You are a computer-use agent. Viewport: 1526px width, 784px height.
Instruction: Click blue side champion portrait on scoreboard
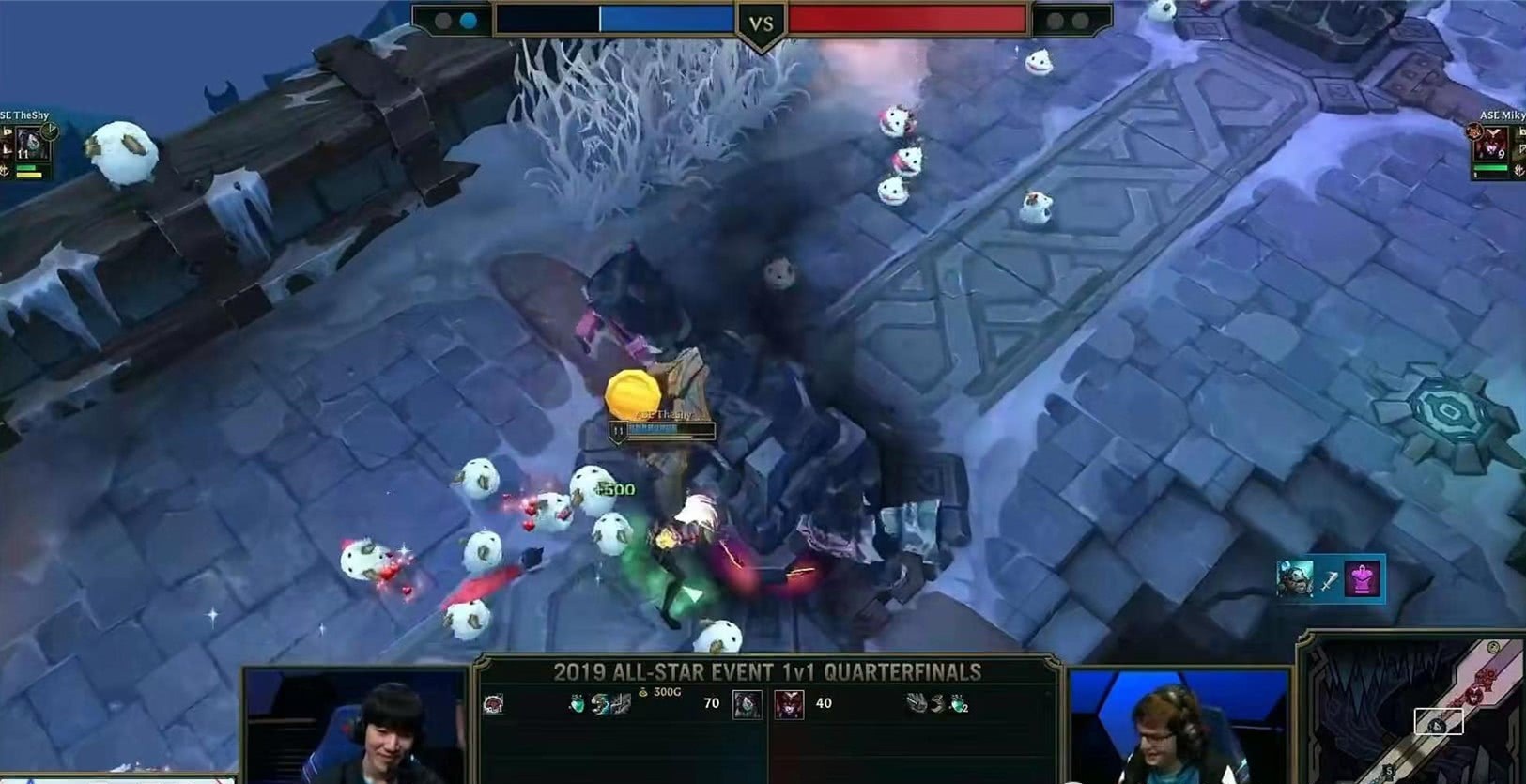point(748,703)
